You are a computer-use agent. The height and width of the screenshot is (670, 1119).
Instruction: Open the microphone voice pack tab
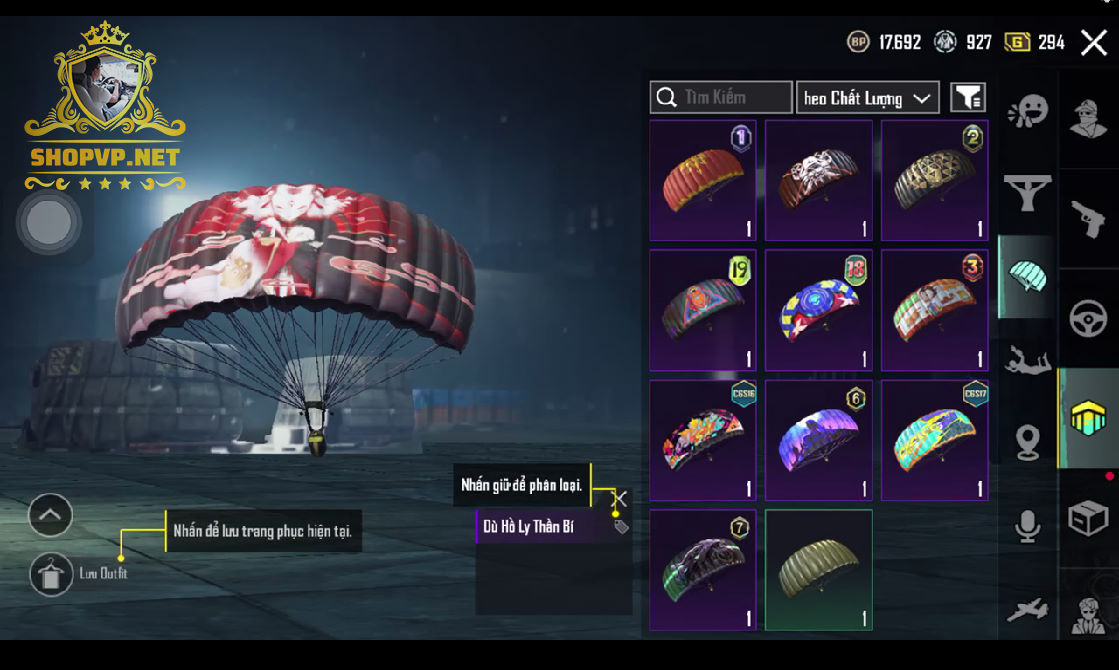[1027, 525]
